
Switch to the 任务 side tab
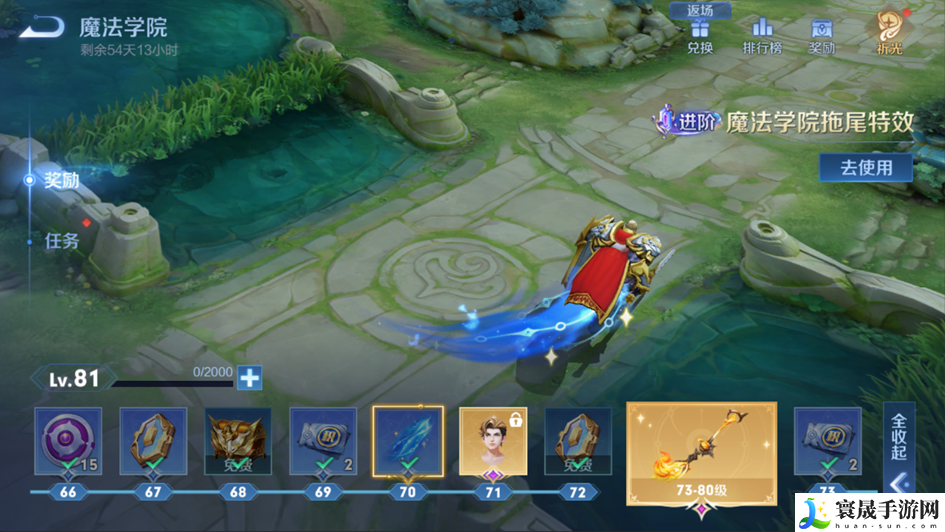click(62, 240)
